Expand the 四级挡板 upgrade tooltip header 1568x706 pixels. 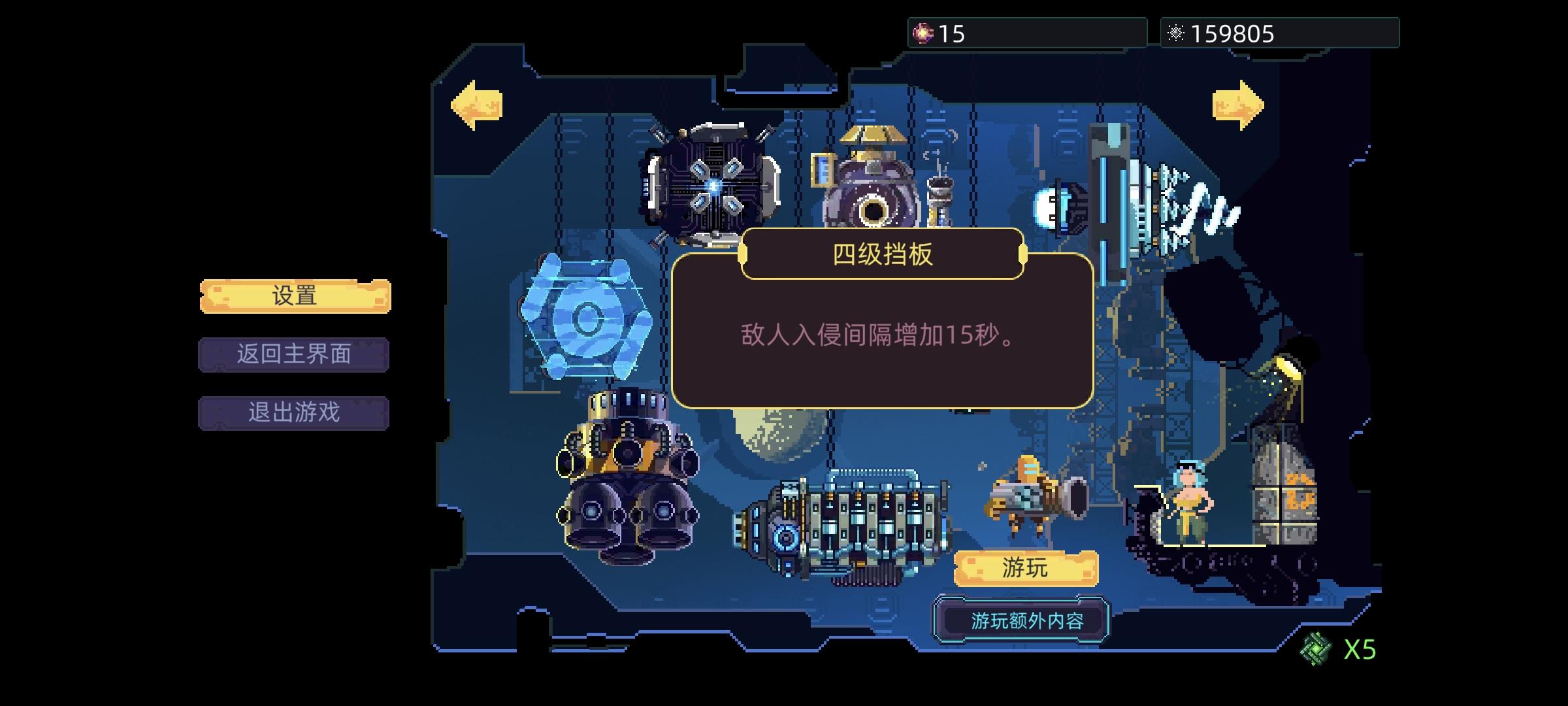tap(880, 257)
